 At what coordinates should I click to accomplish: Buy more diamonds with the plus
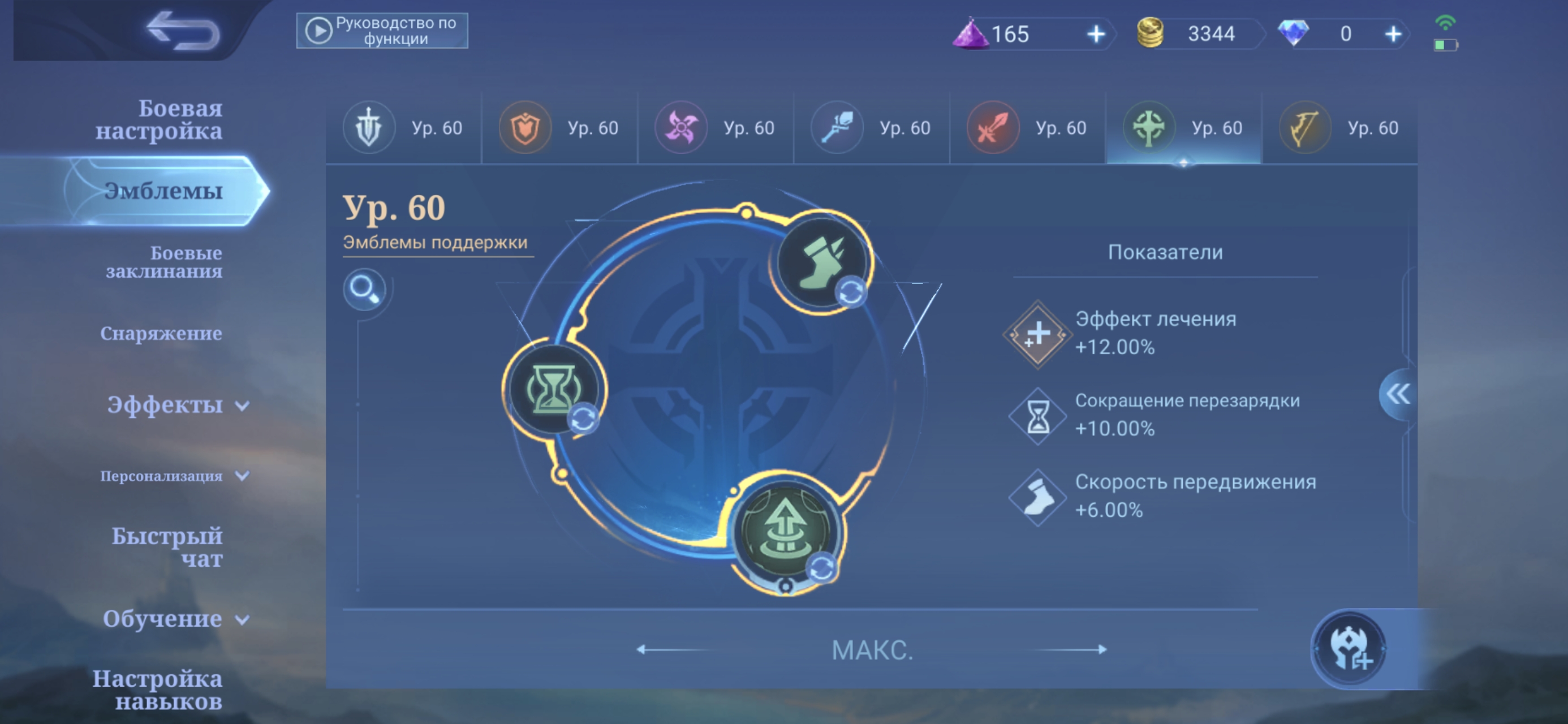(1393, 34)
